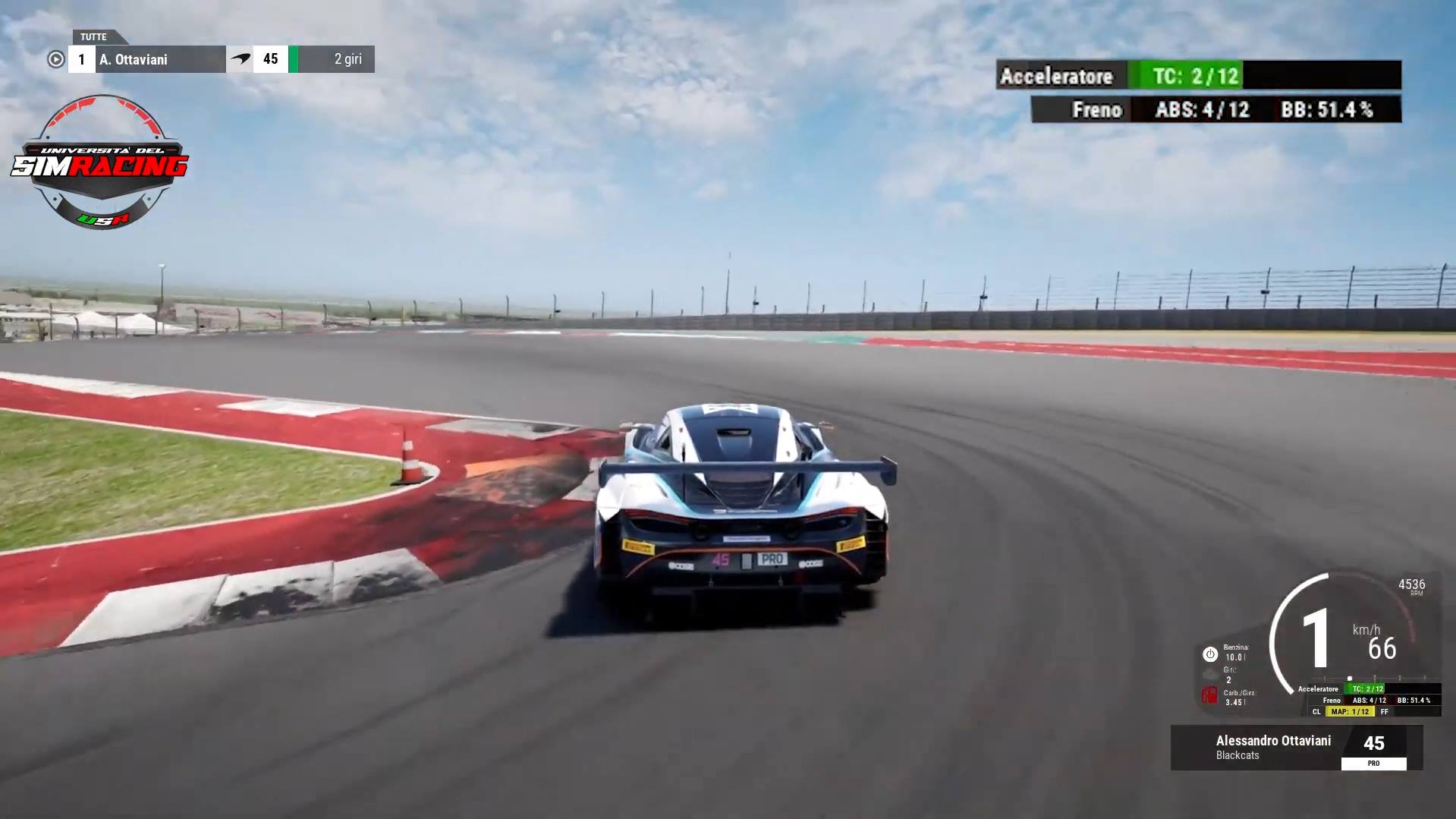
Task: Open the PRO category badge
Action: coord(1373,763)
